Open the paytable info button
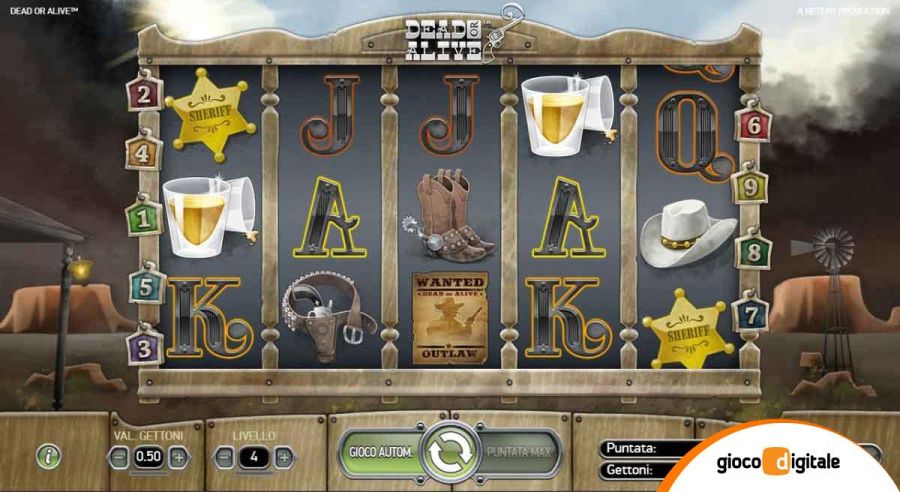The width and height of the screenshot is (900, 492). coord(49,457)
